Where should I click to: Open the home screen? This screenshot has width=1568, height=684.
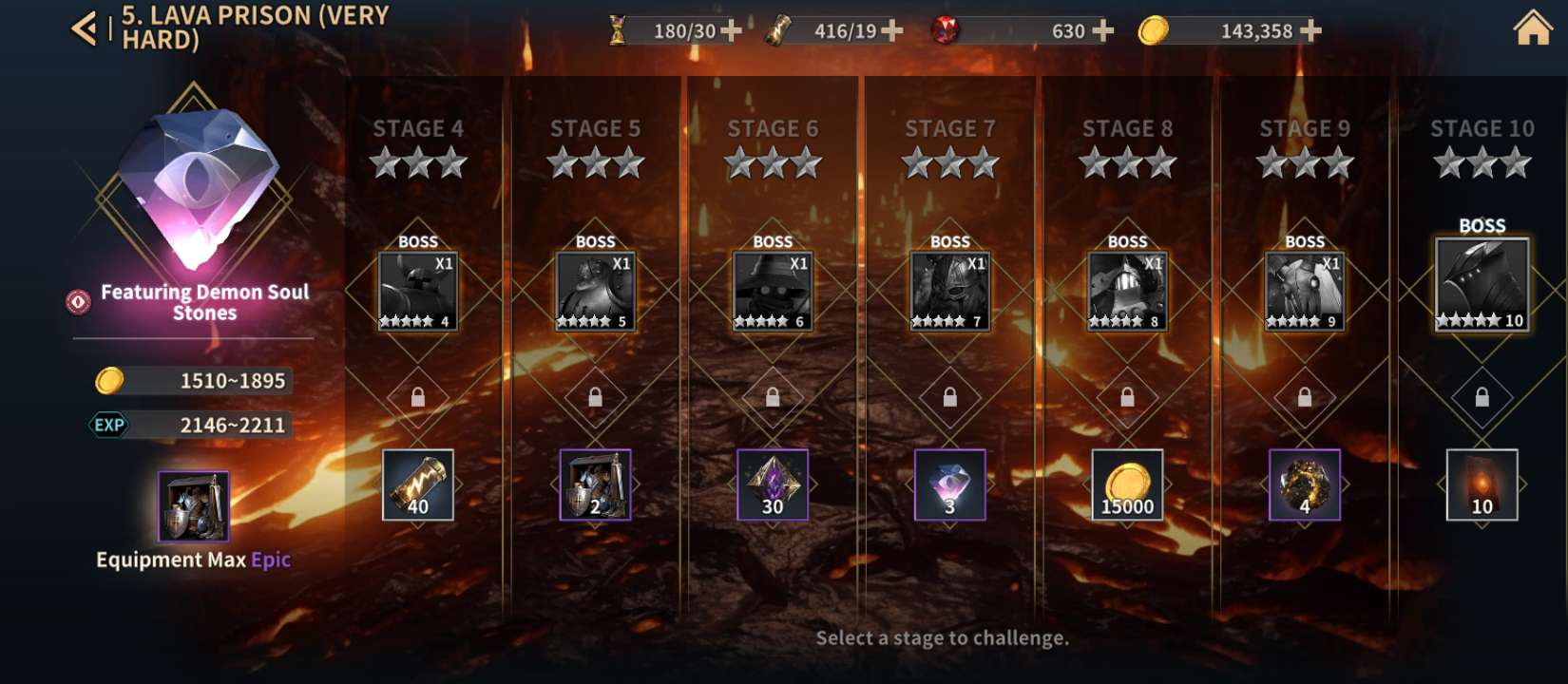(1532, 28)
